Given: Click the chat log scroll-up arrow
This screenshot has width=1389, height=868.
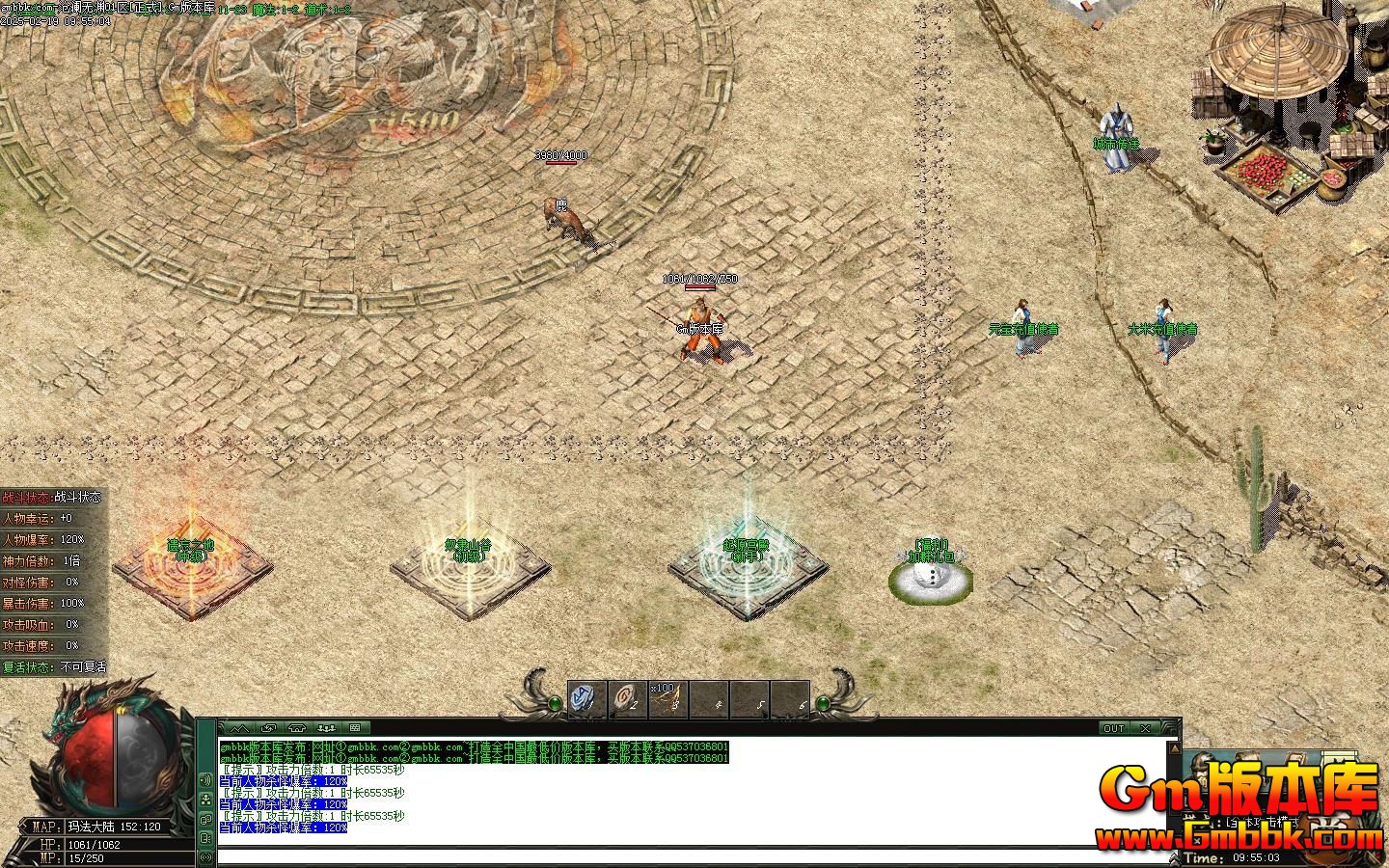Looking at the screenshot, I should [x=1174, y=746].
